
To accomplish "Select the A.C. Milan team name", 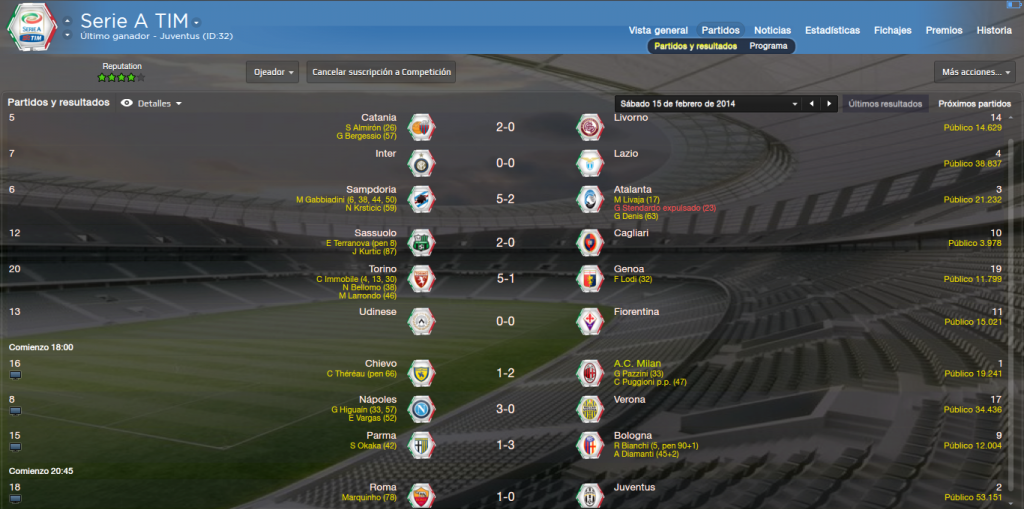I will pyautogui.click(x=637, y=363).
